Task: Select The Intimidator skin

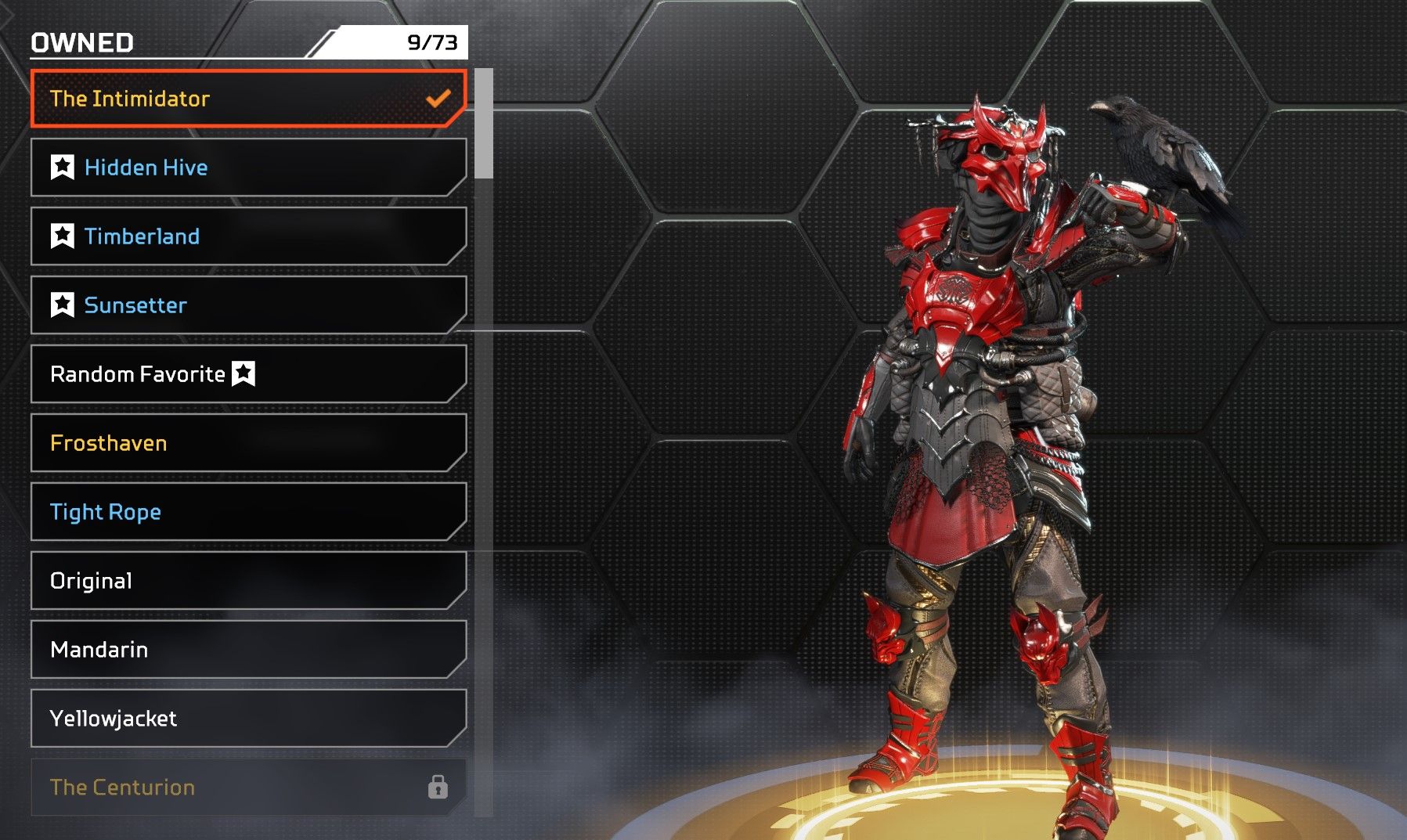Action: point(247,99)
